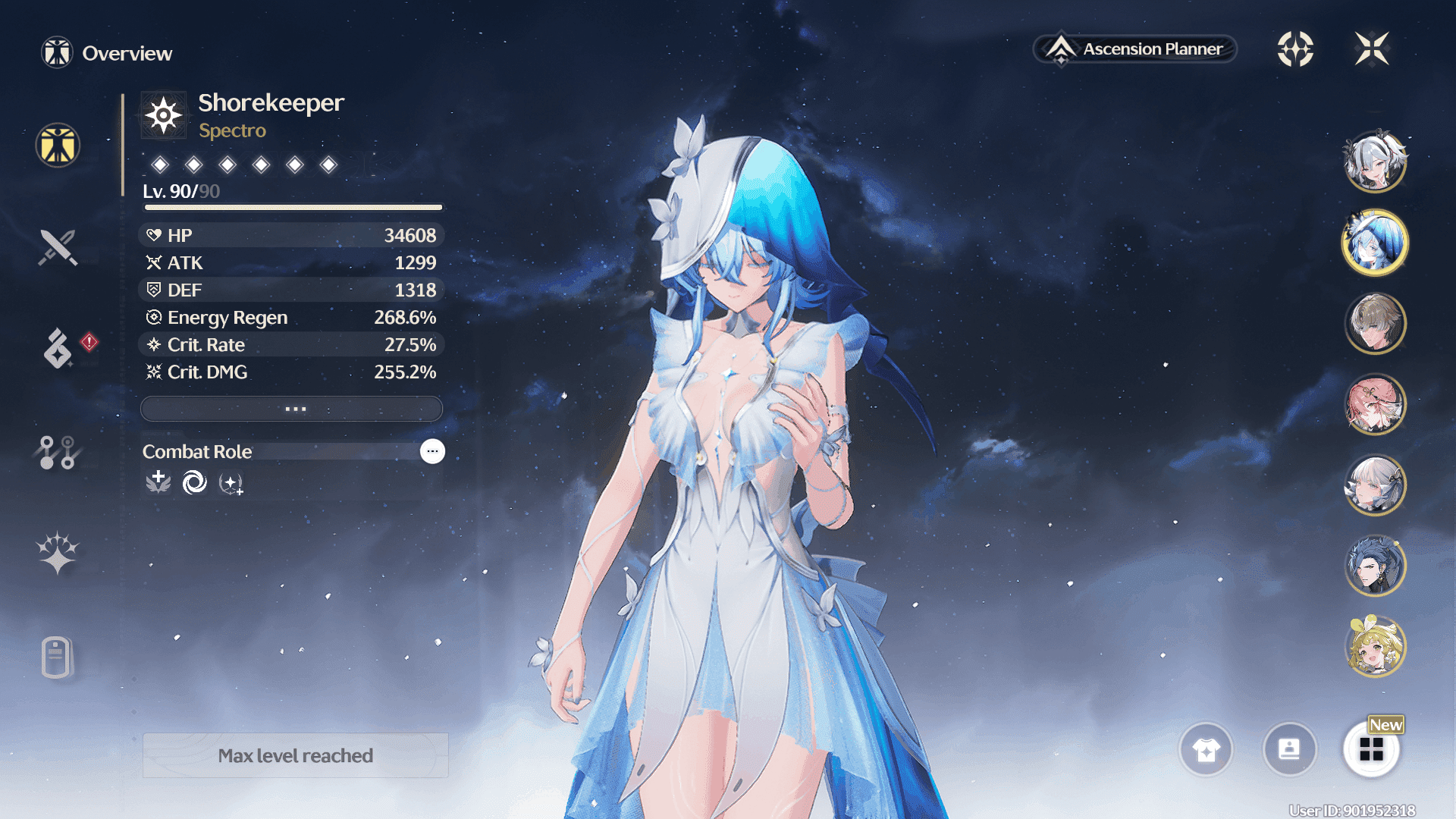Click the circular target icon beside Ascension Planner
The image size is (1456, 819).
pyautogui.click(x=1295, y=49)
